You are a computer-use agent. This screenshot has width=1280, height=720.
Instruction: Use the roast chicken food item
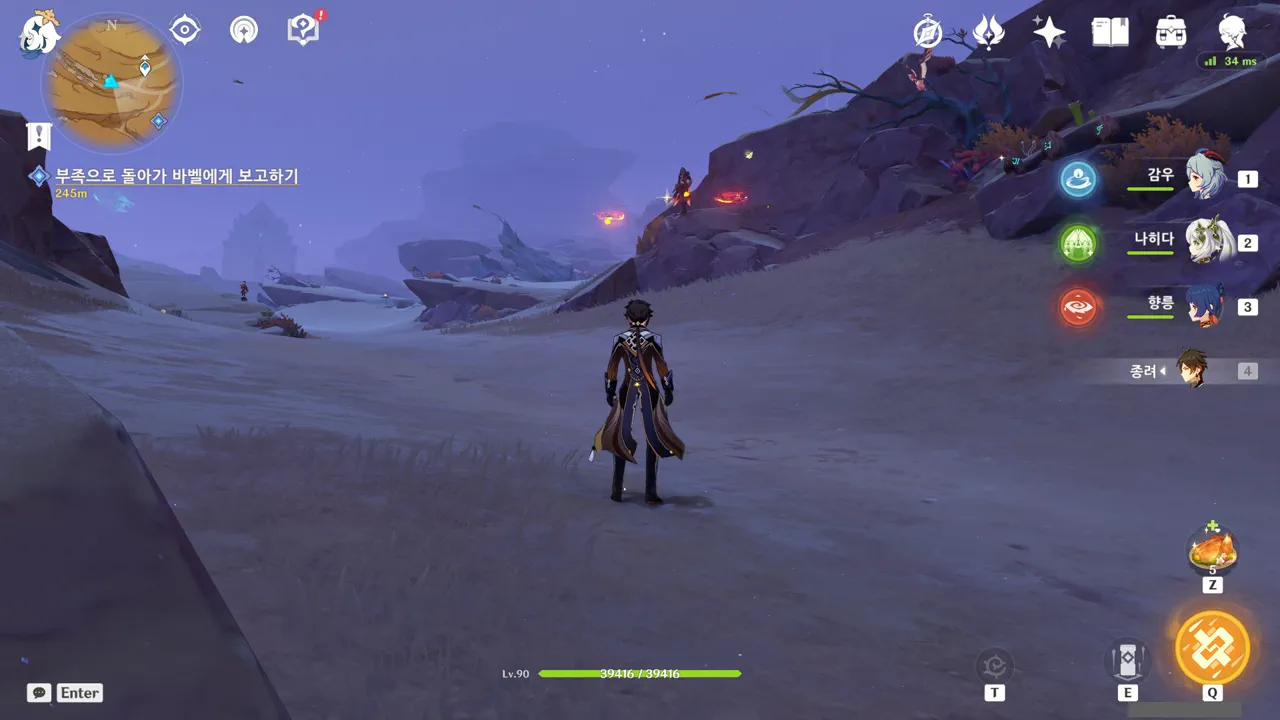coord(1212,549)
